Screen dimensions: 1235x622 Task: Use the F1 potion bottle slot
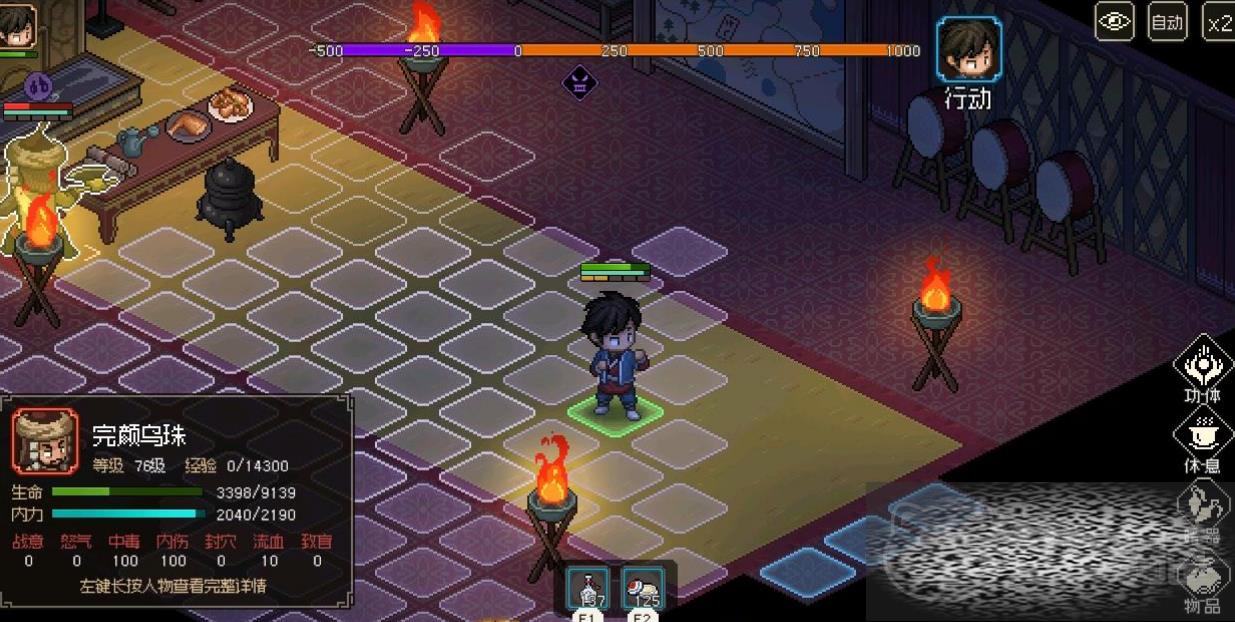click(588, 588)
